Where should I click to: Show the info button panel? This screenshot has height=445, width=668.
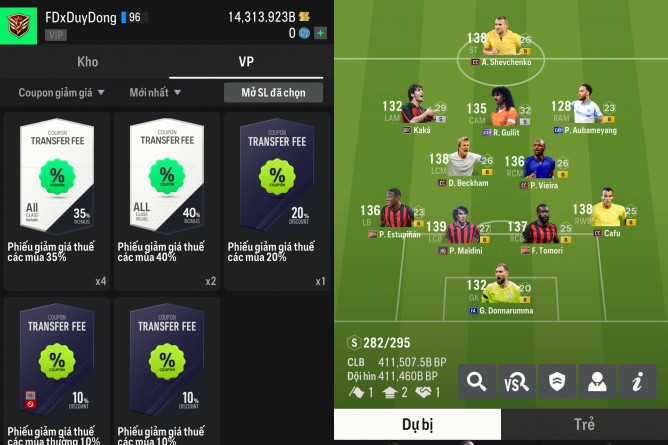636,382
